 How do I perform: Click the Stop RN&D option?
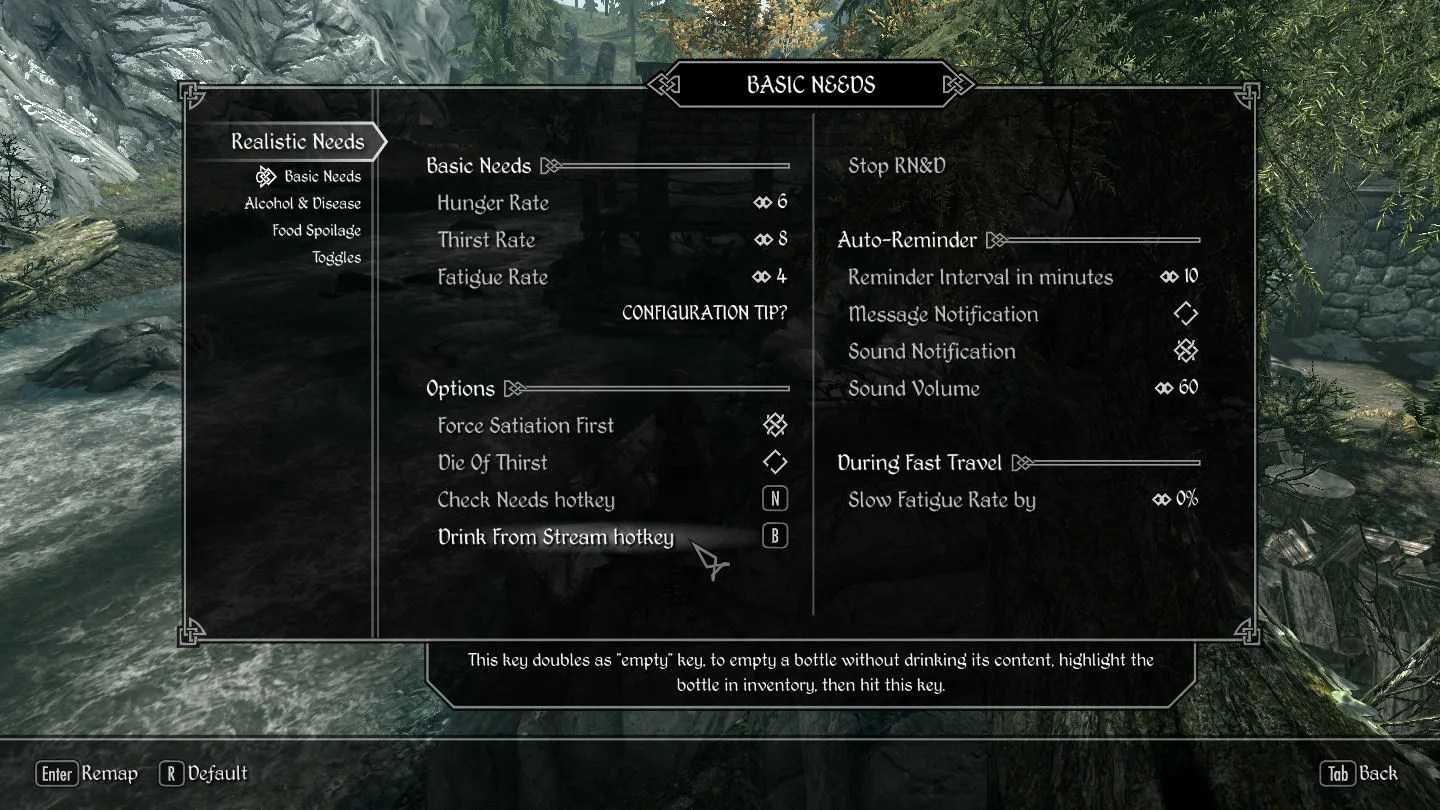[896, 166]
